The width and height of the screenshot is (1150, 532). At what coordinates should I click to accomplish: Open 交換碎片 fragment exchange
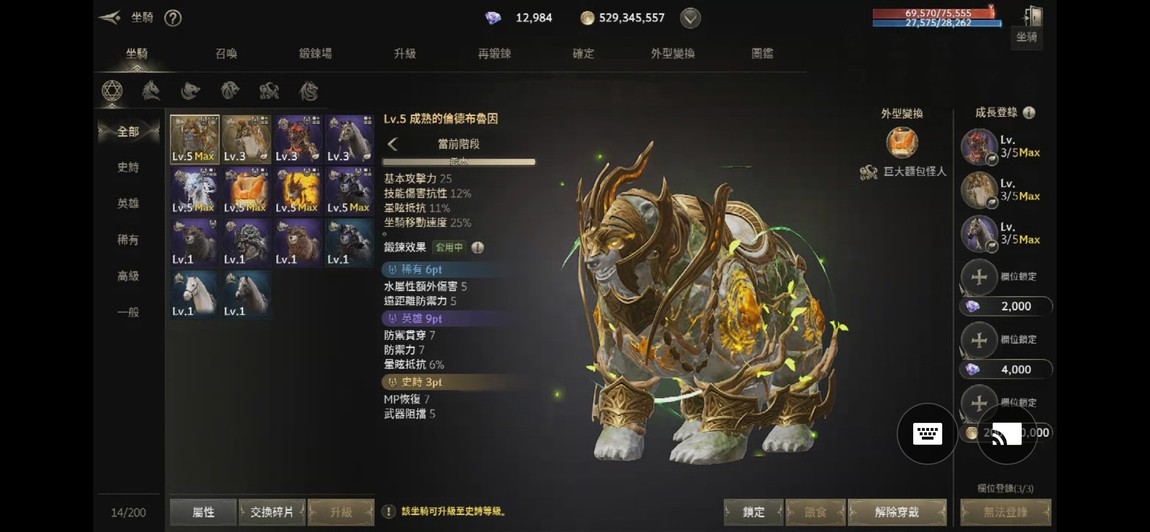(x=272, y=512)
